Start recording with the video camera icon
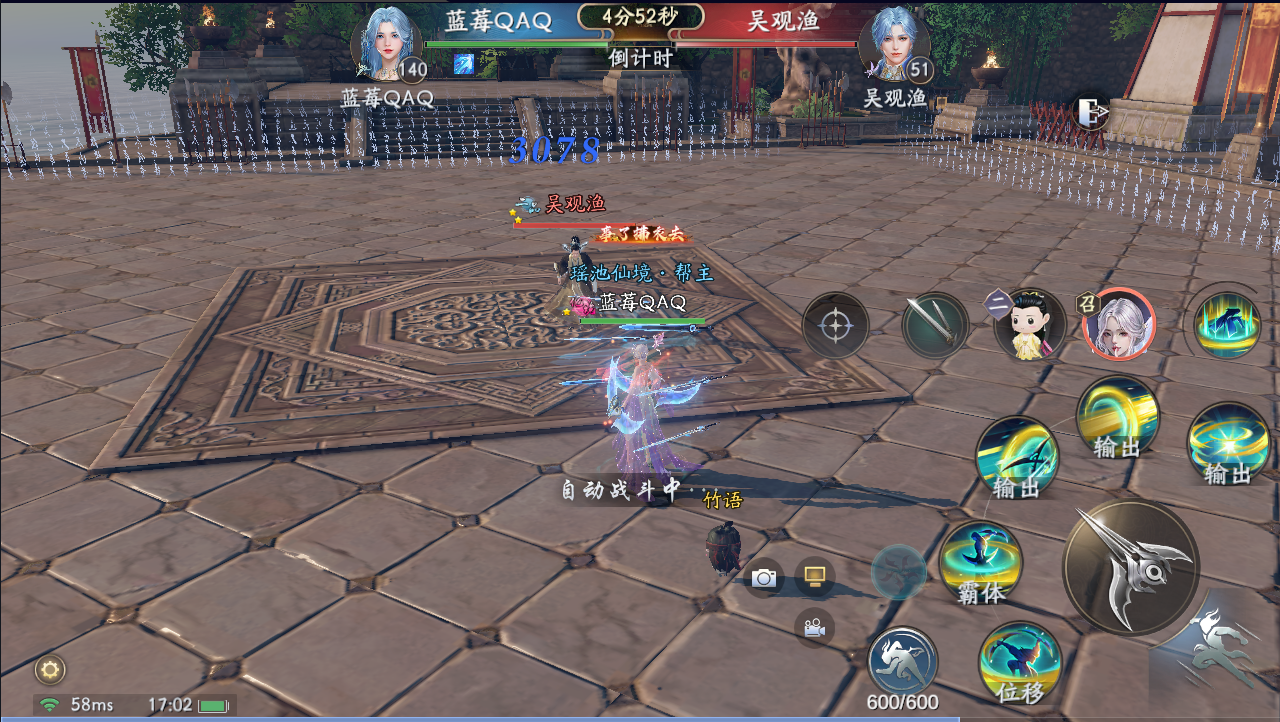This screenshot has height=722, width=1280. 814,628
